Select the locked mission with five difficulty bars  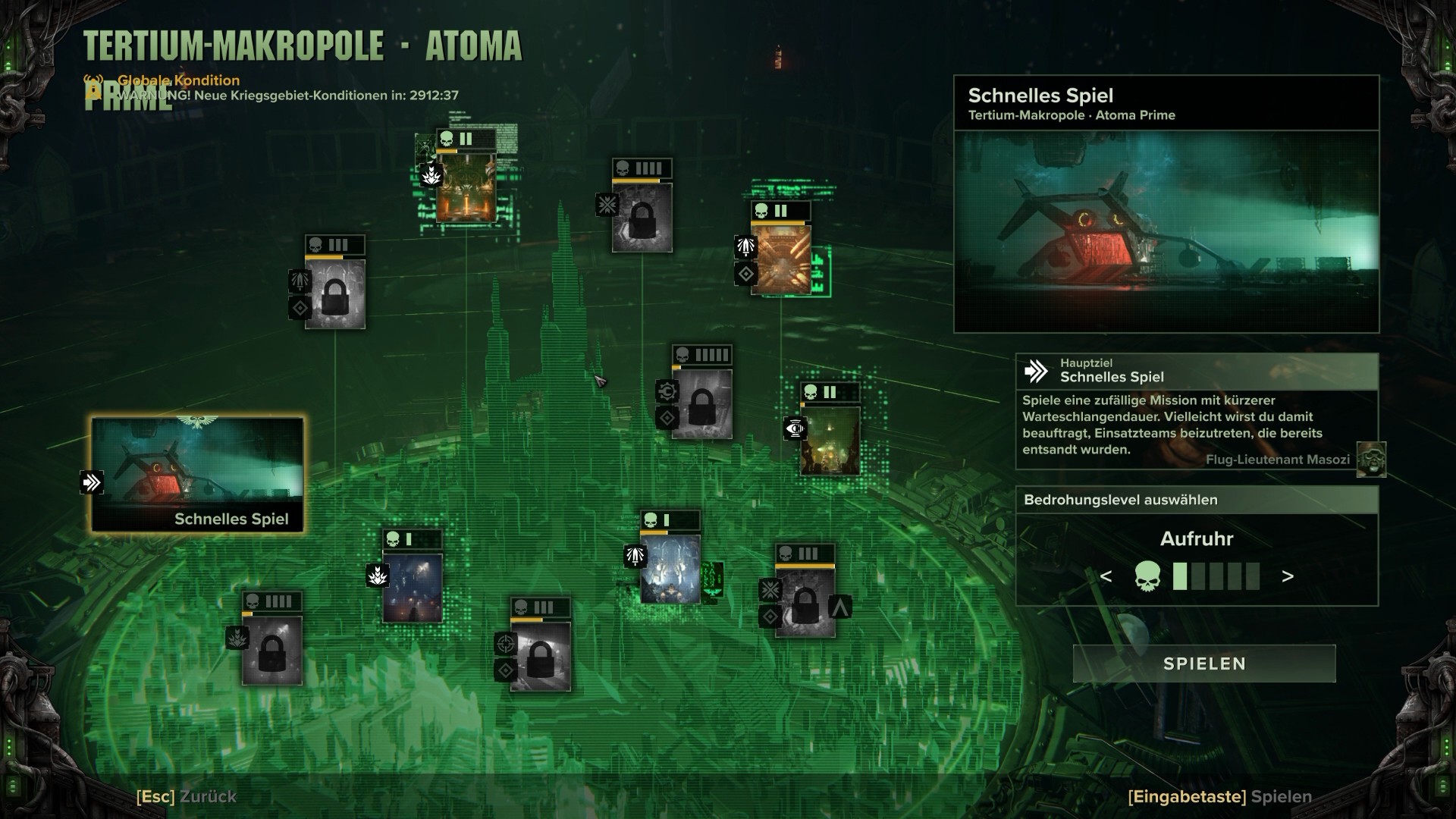click(x=701, y=403)
